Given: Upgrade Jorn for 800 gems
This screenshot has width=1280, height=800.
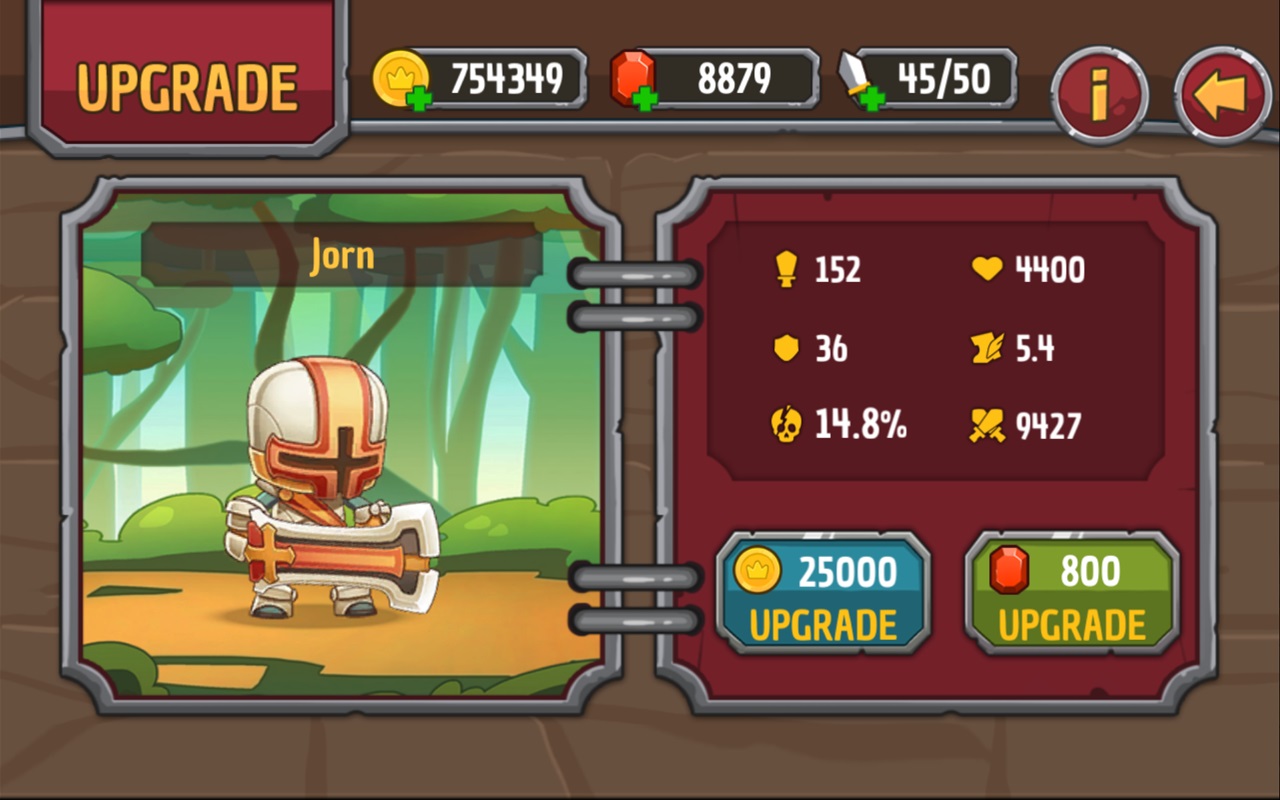Looking at the screenshot, I should (1071, 592).
